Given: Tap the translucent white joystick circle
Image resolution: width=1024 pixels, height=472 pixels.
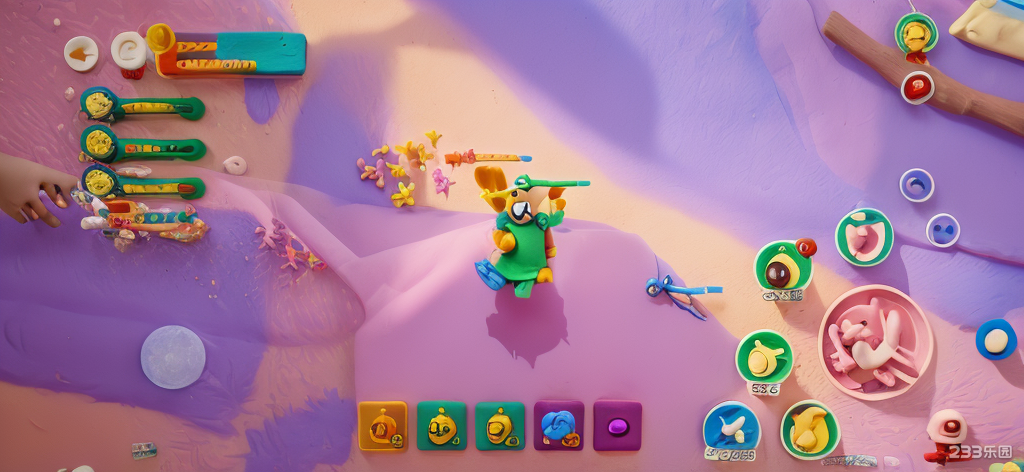Looking at the screenshot, I should [173, 357].
